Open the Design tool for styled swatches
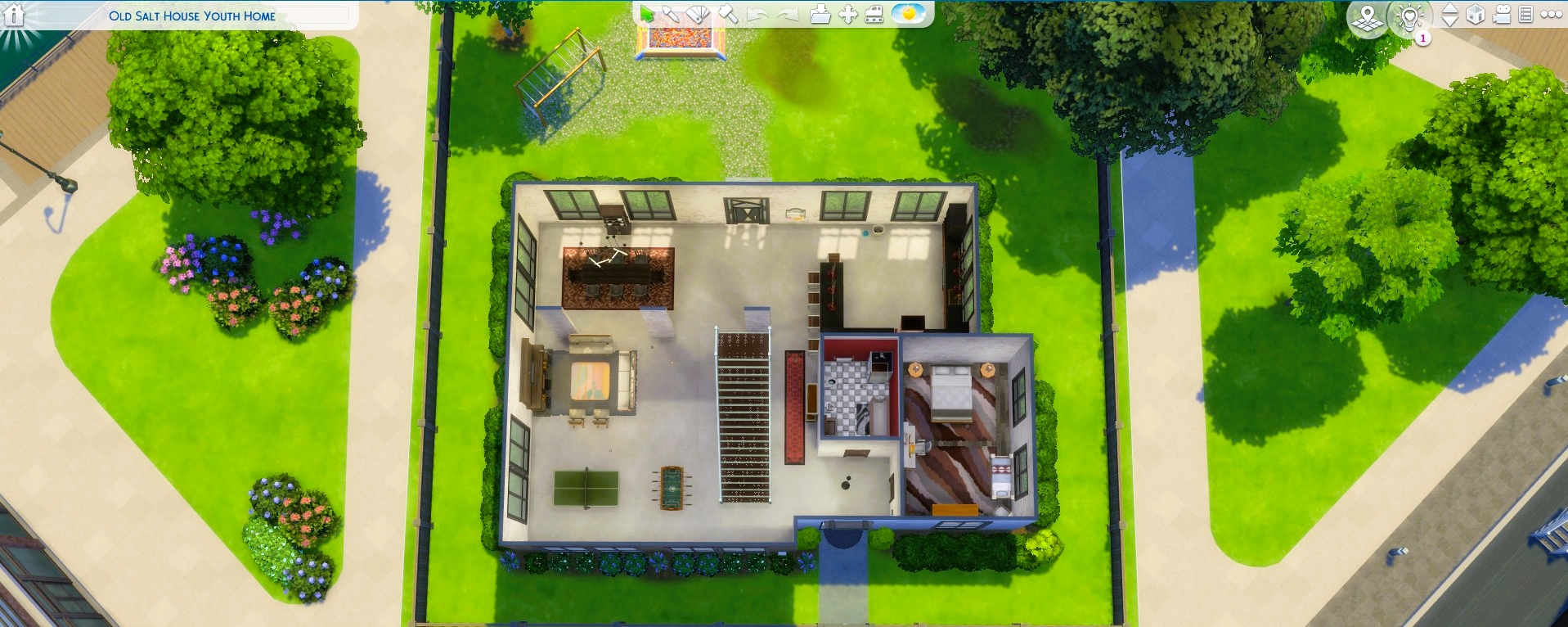1568x627 pixels. click(x=697, y=13)
